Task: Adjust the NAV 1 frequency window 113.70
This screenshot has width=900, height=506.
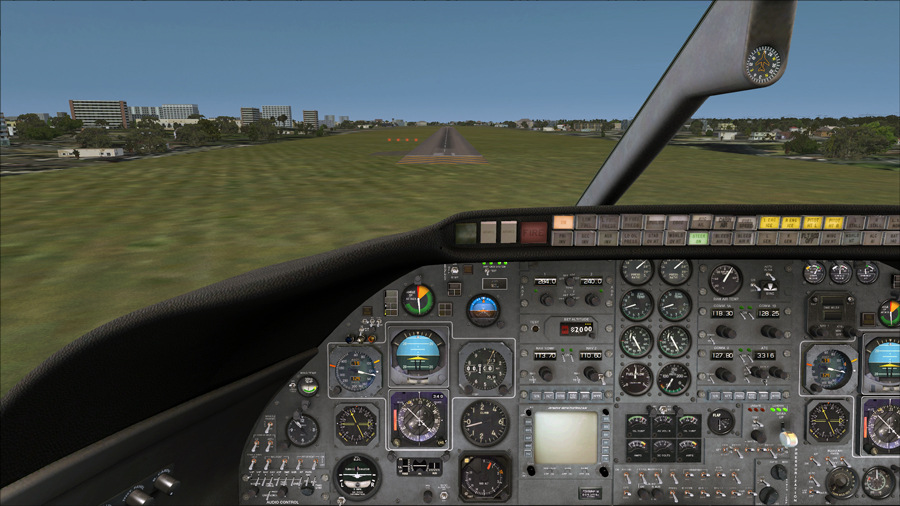Action: (x=546, y=355)
